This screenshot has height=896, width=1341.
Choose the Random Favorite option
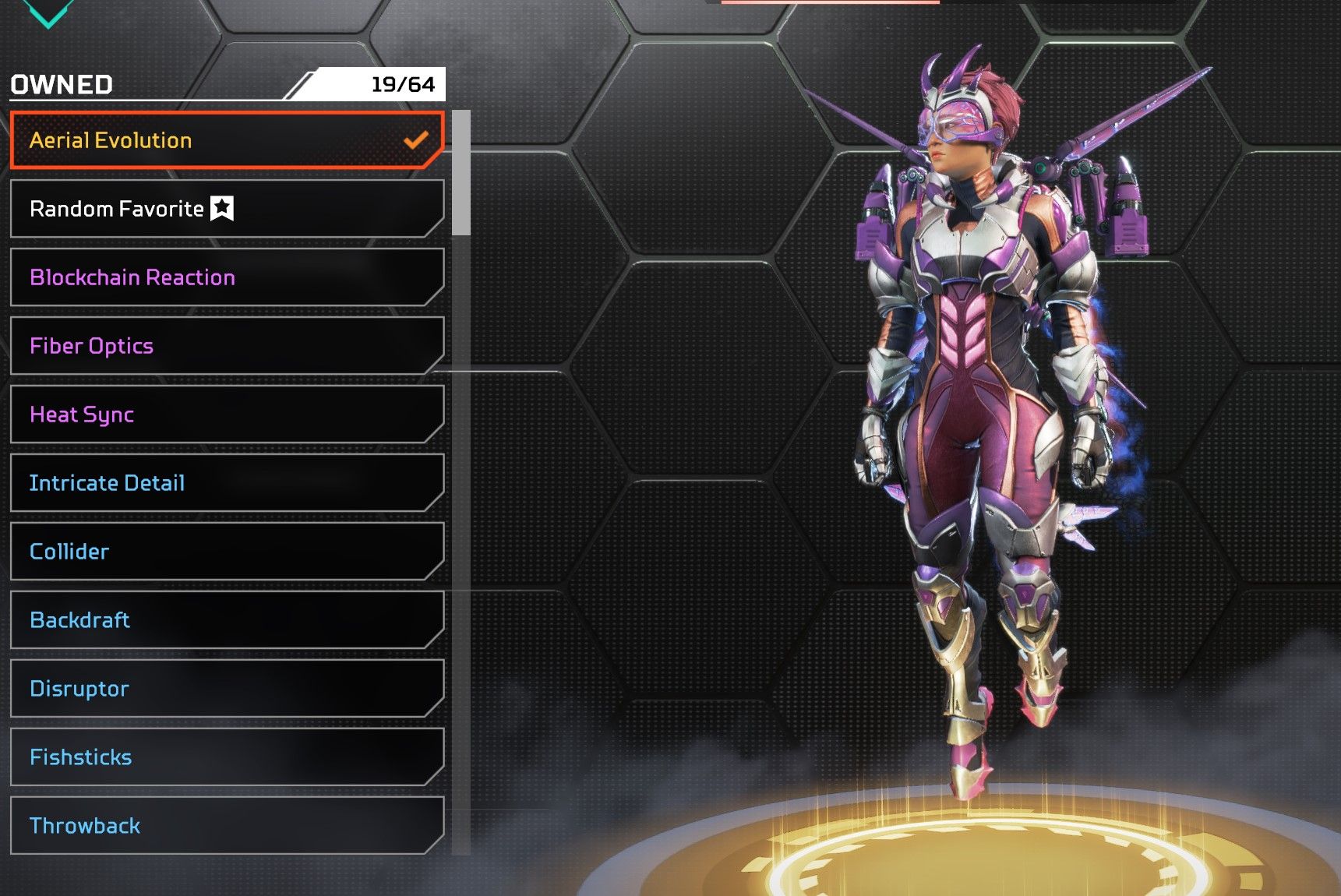click(226, 209)
